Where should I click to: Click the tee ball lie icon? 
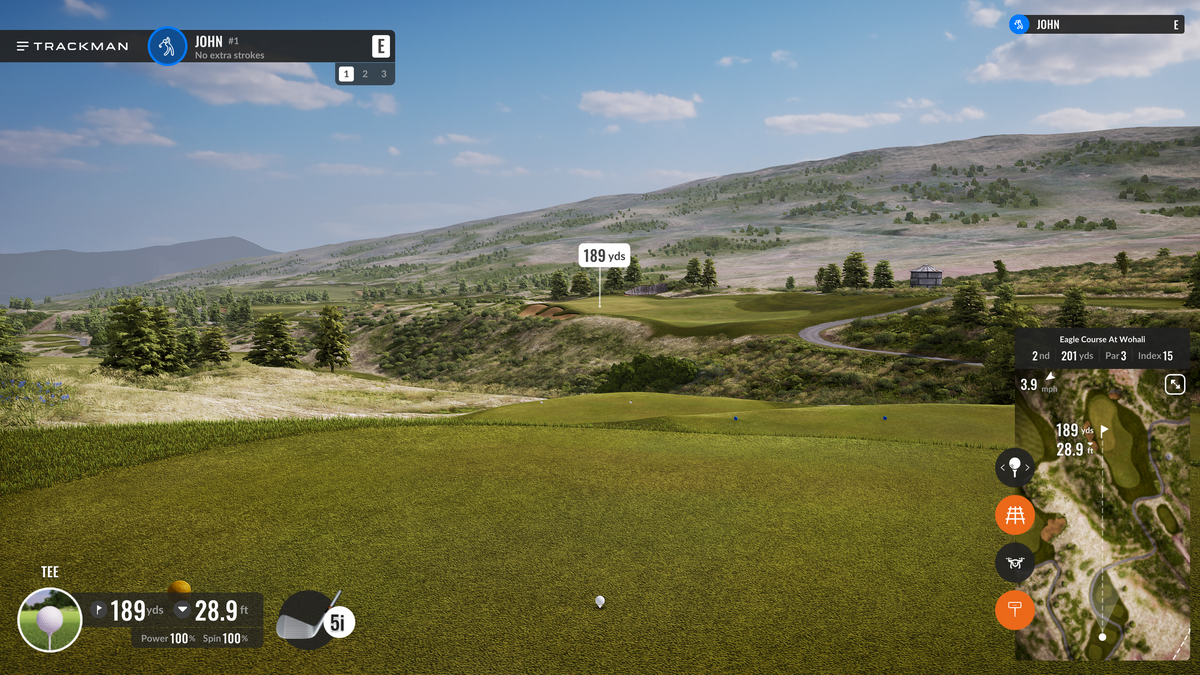[x=50, y=620]
